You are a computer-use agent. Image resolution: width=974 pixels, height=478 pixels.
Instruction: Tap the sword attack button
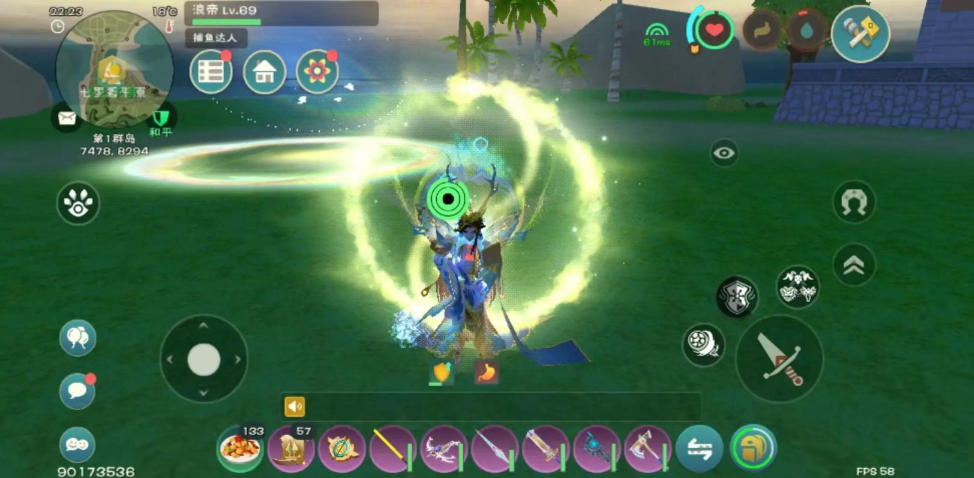pos(779,358)
